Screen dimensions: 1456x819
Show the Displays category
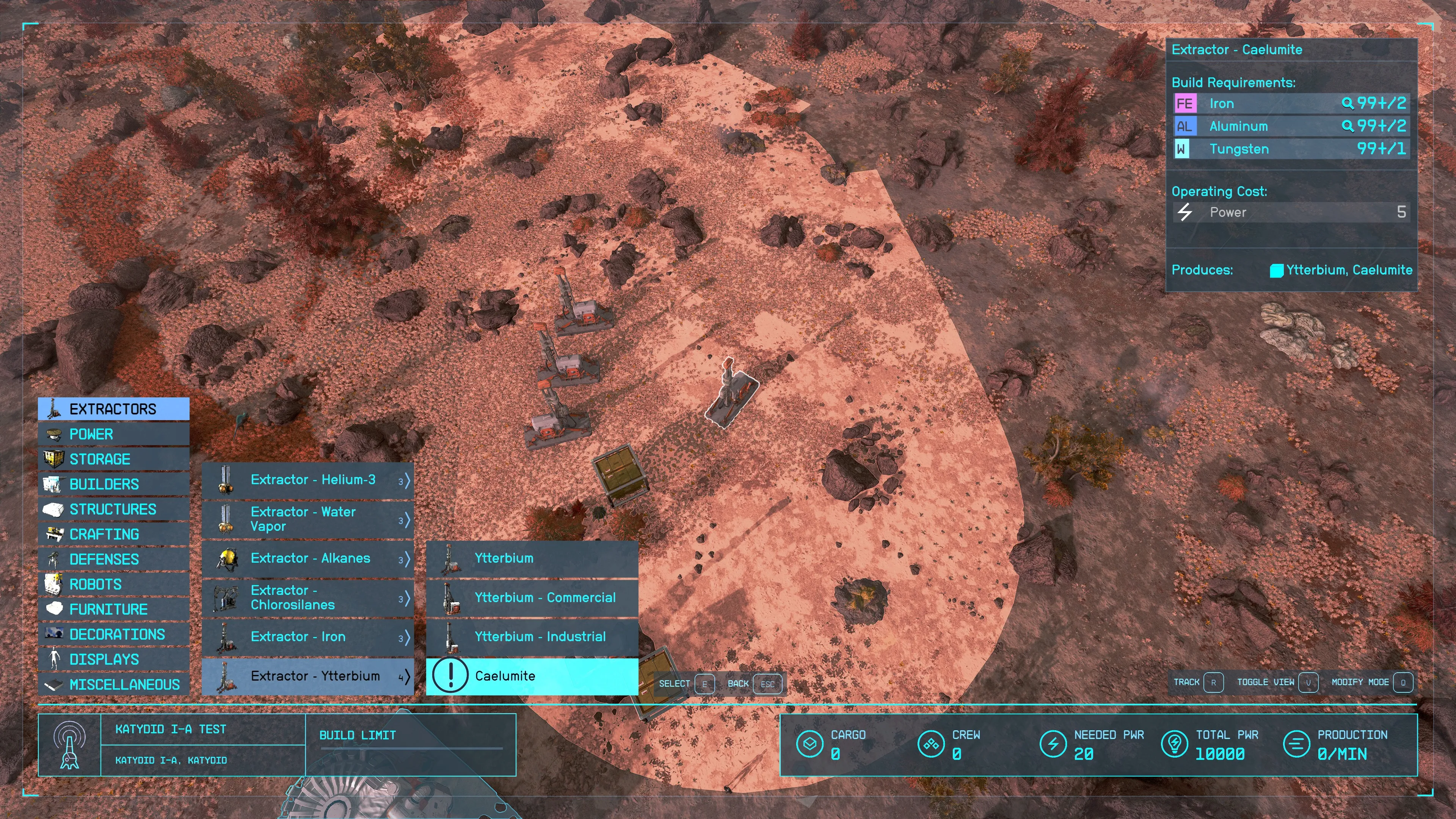click(x=113, y=659)
